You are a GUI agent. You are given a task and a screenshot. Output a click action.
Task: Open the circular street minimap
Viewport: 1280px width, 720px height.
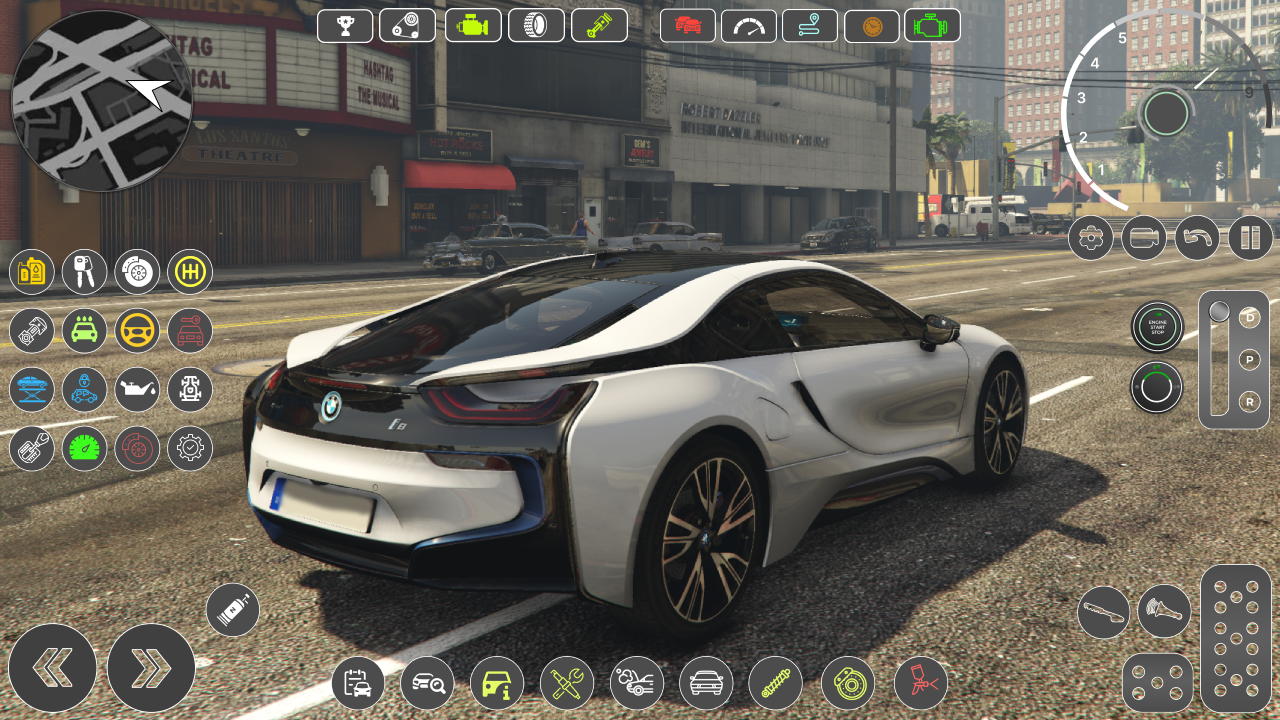(x=101, y=100)
